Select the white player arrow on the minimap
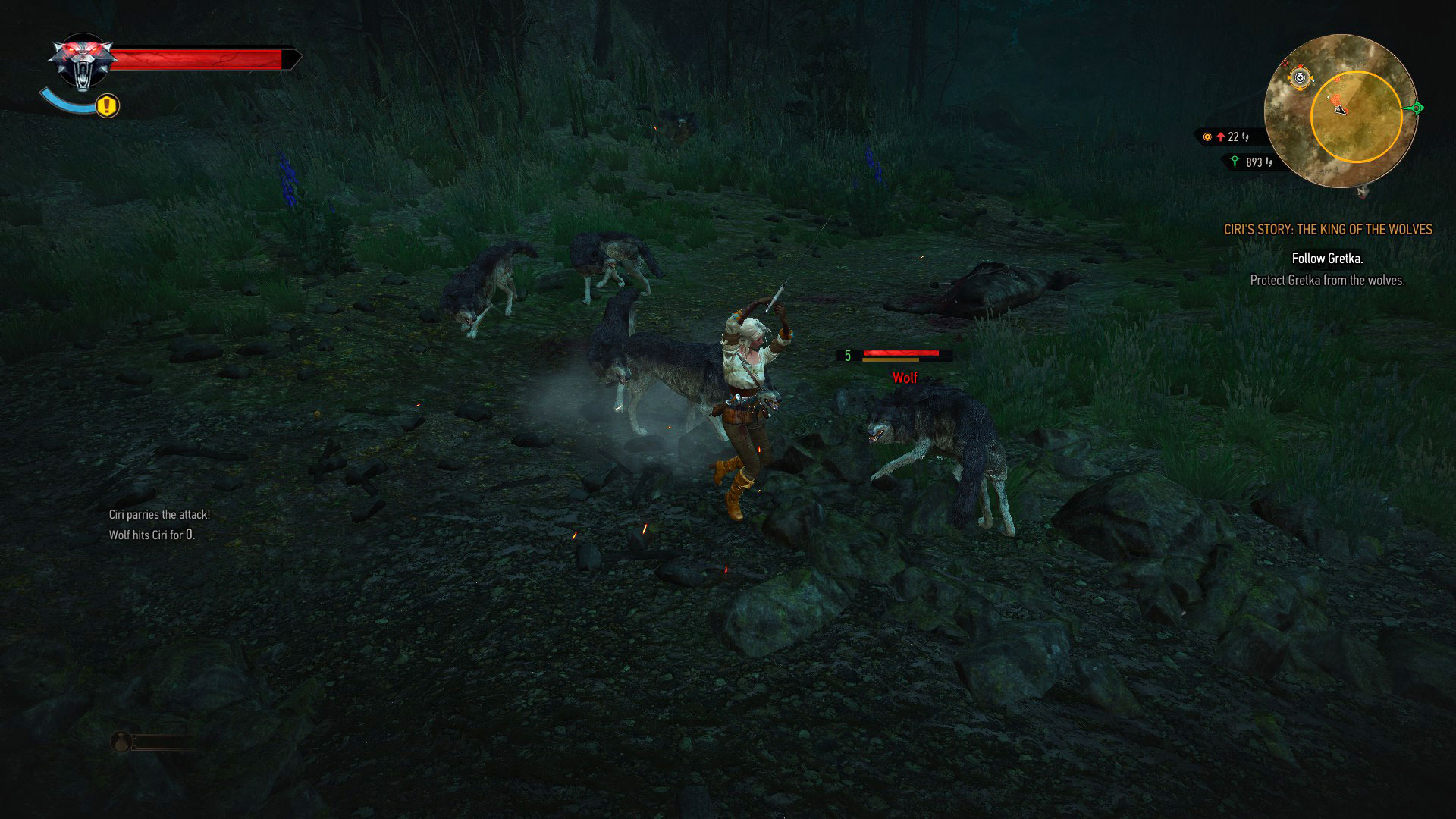This screenshot has width=1456, height=819. point(1339,110)
